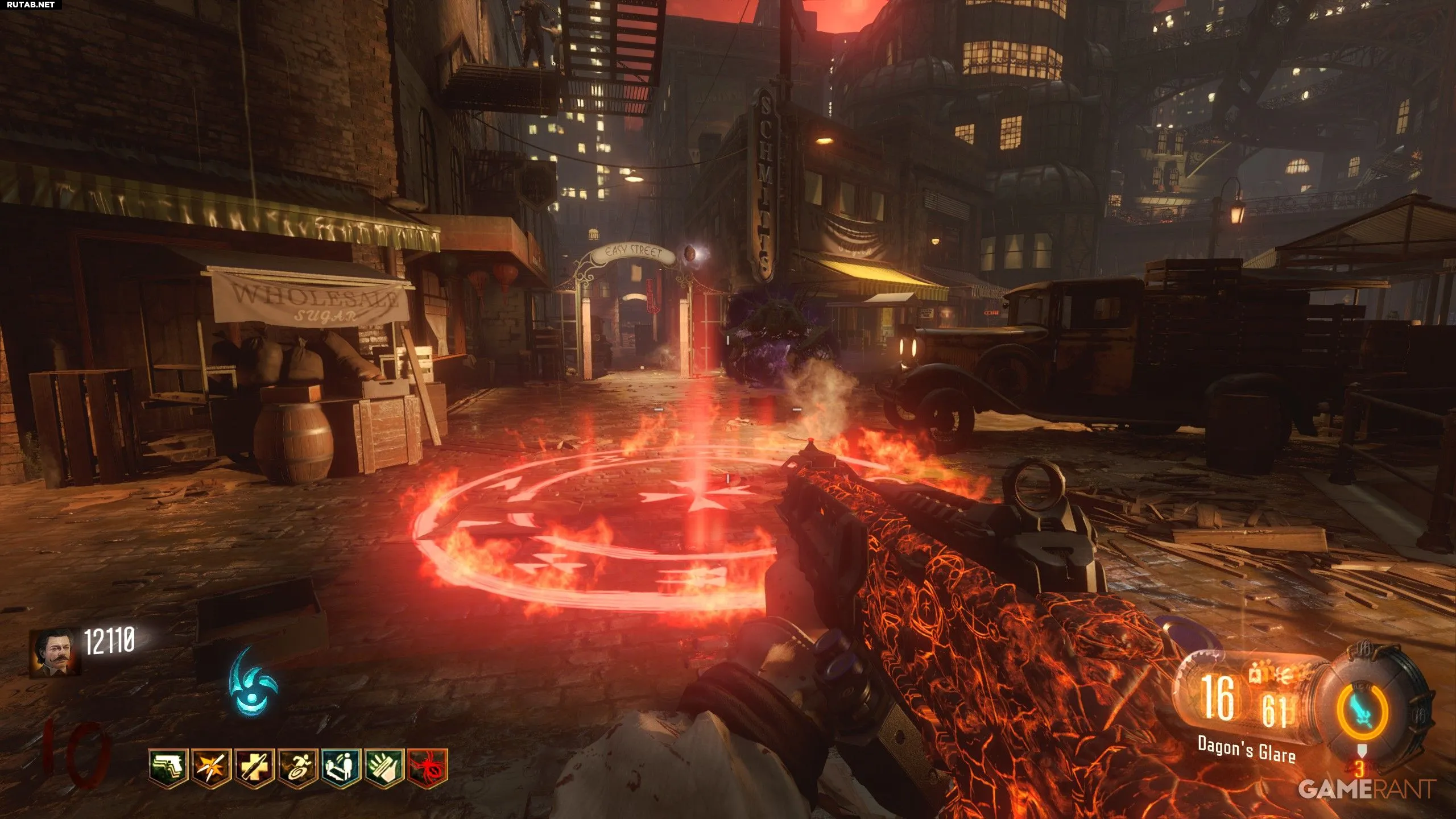This screenshot has width=1456, height=819.
Task: Click the grenade icon below the sword
Action: click(1359, 752)
